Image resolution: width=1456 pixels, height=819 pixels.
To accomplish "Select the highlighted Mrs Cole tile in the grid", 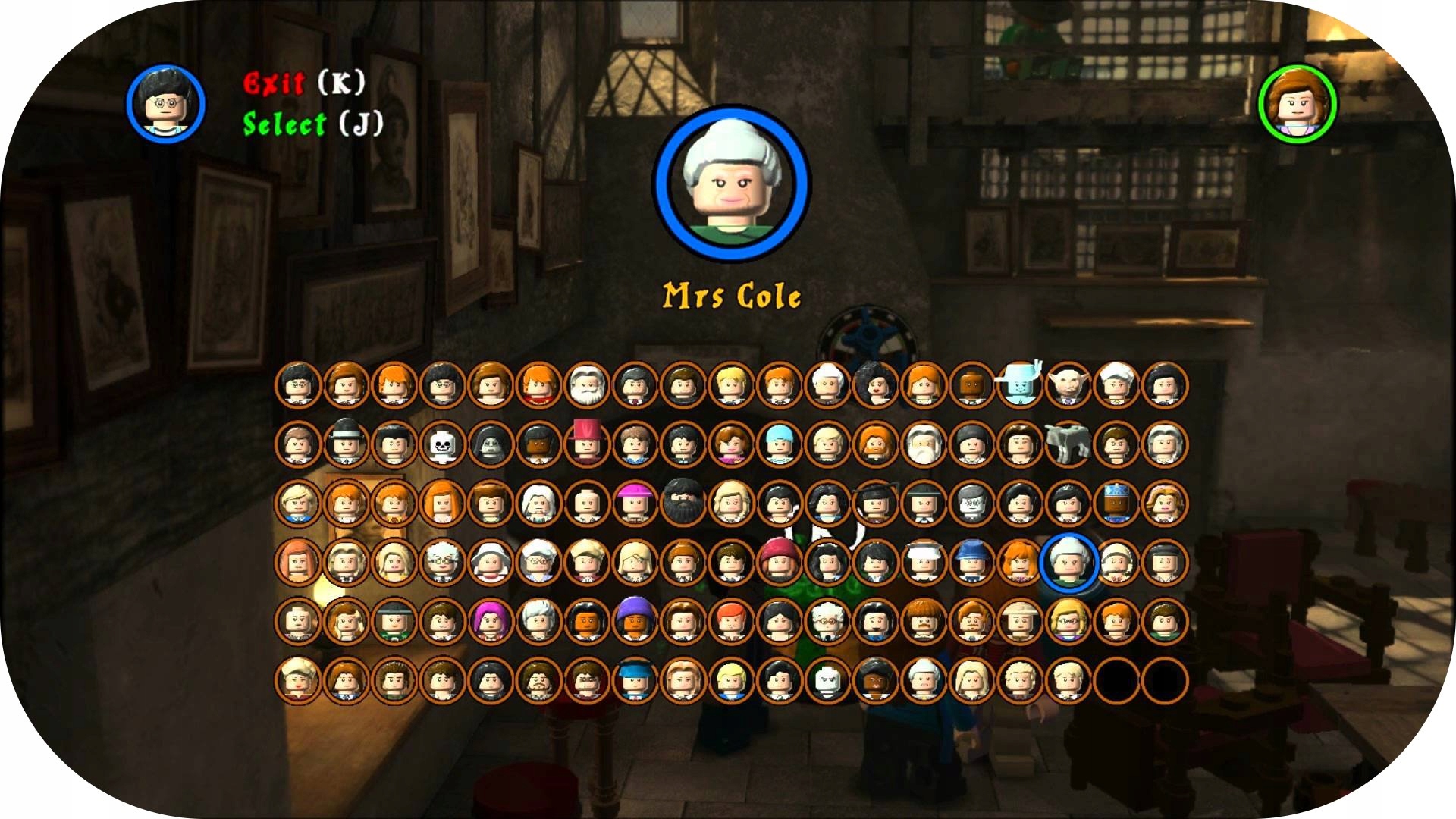I will pos(1068,562).
